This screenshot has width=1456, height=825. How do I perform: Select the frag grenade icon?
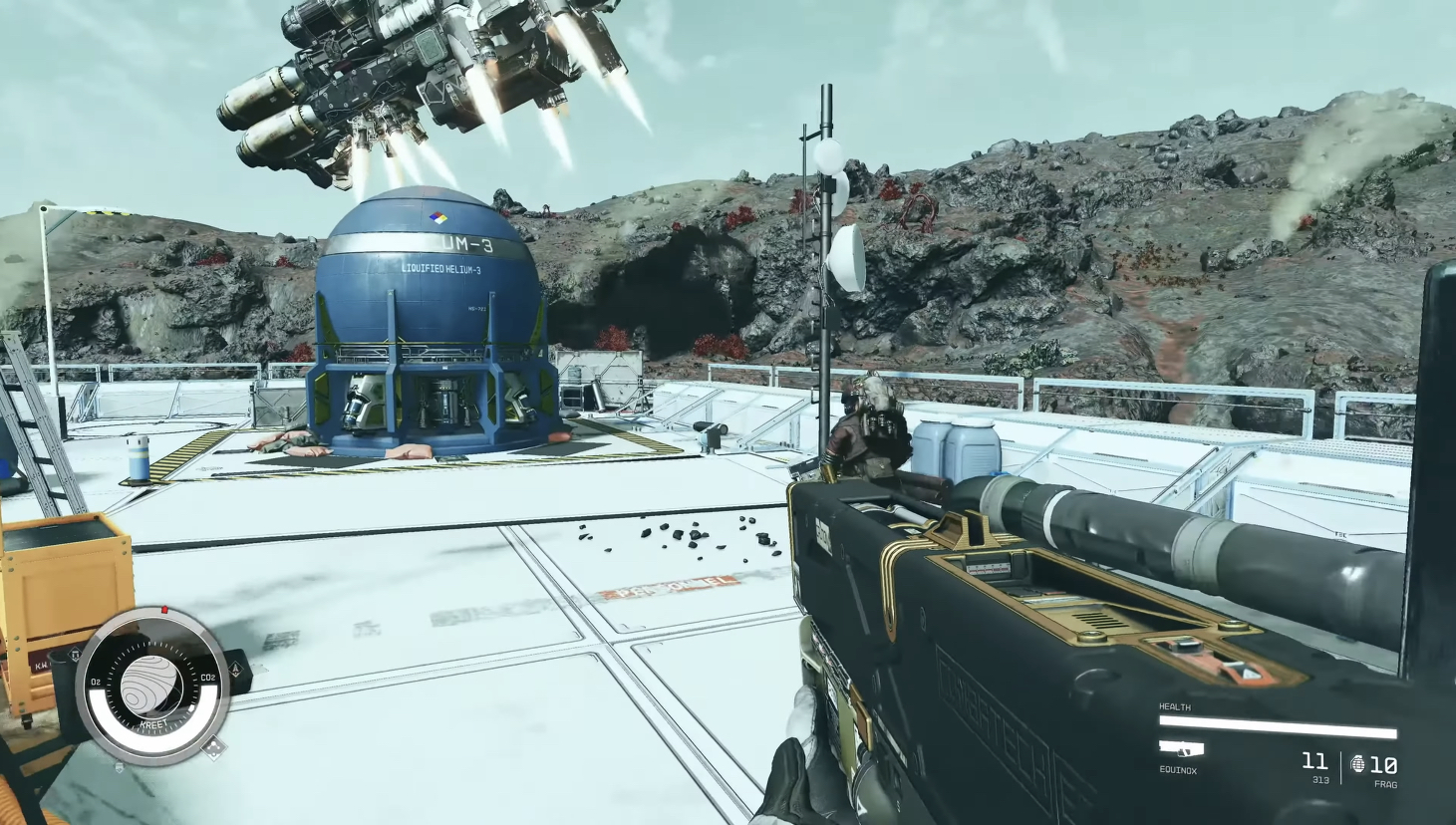click(x=1357, y=764)
